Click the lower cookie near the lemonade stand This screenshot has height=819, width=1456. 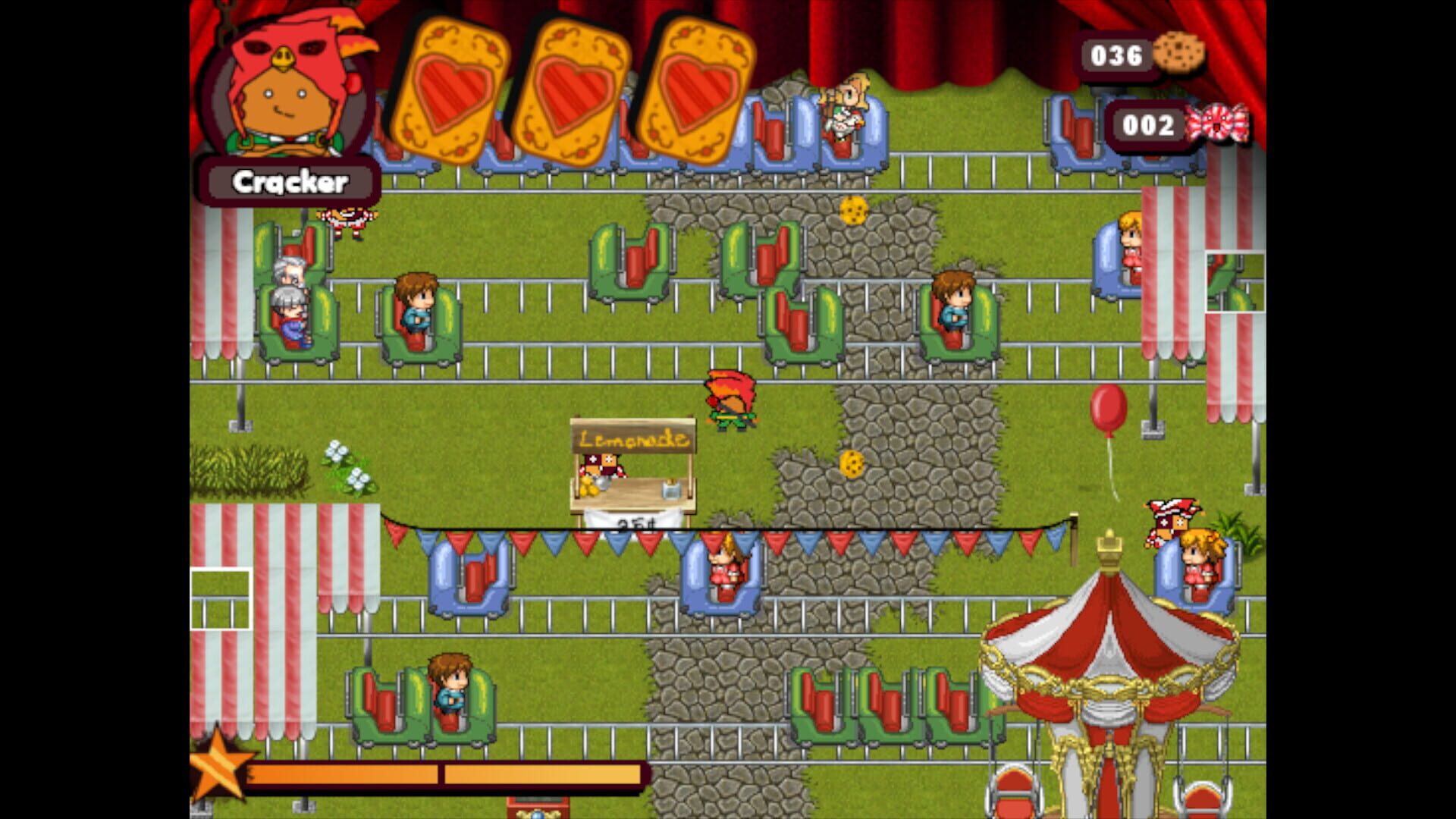852,463
